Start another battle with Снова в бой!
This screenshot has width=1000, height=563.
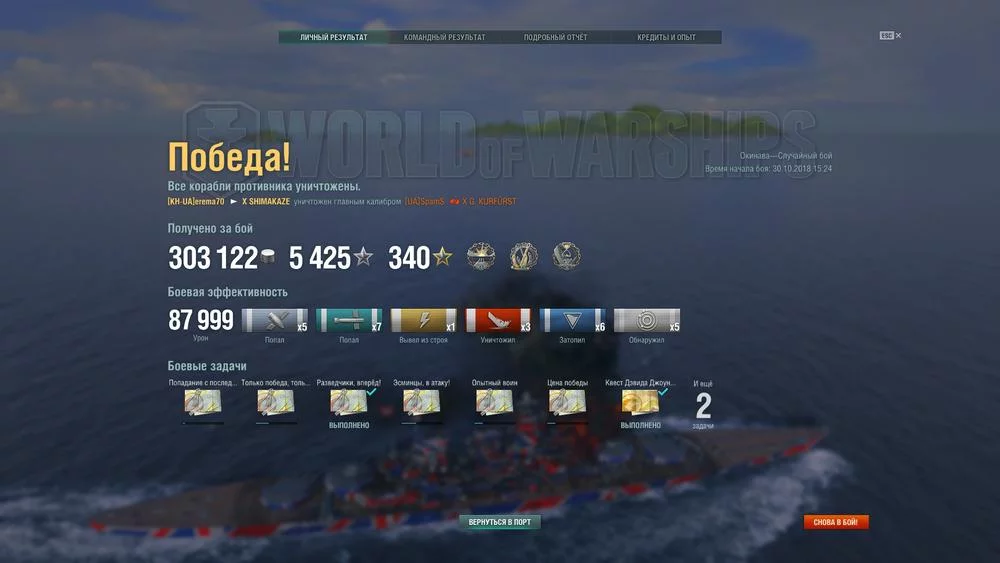click(836, 522)
